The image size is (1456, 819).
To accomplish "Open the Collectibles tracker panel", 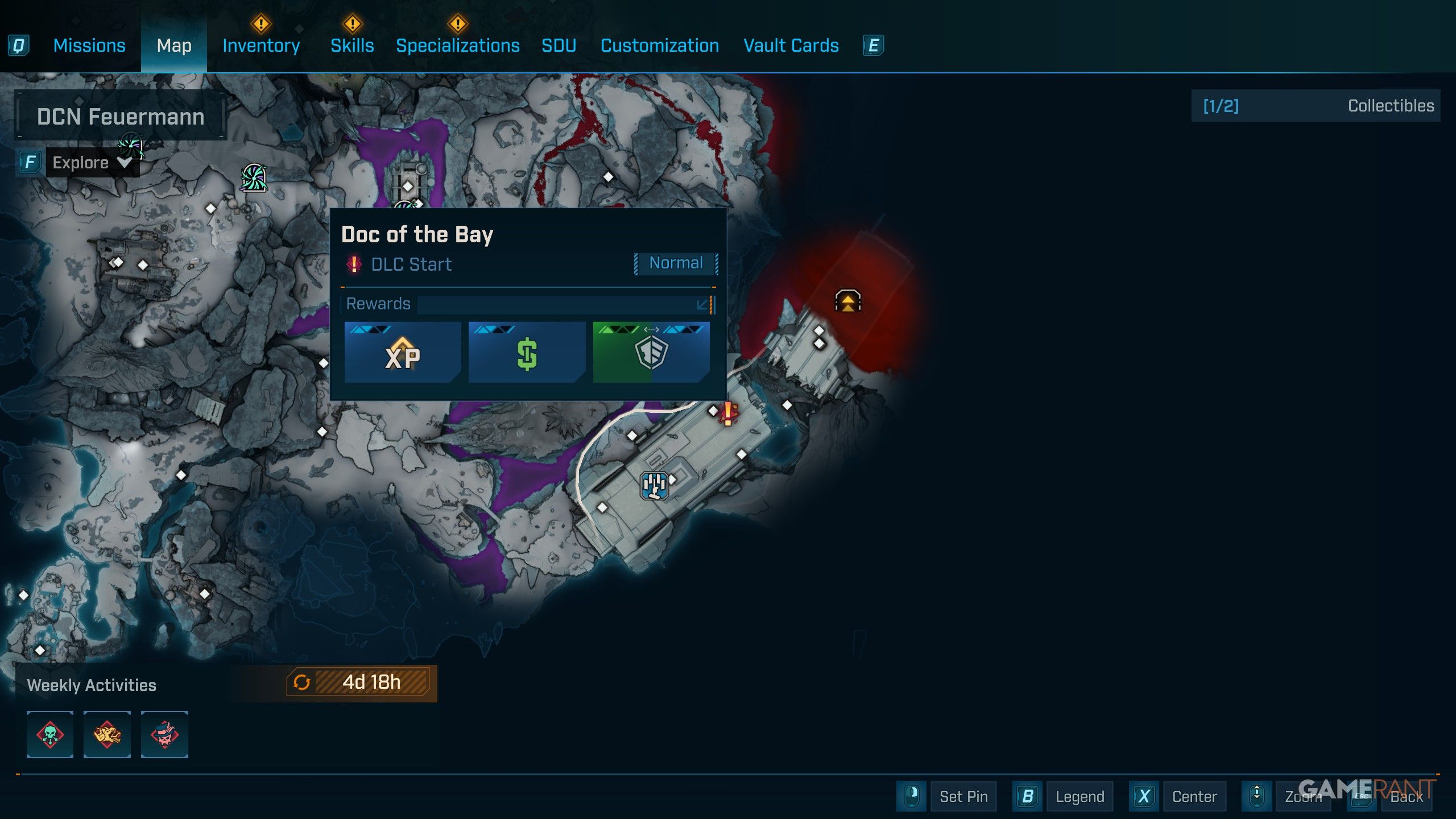I will tap(1315, 106).
